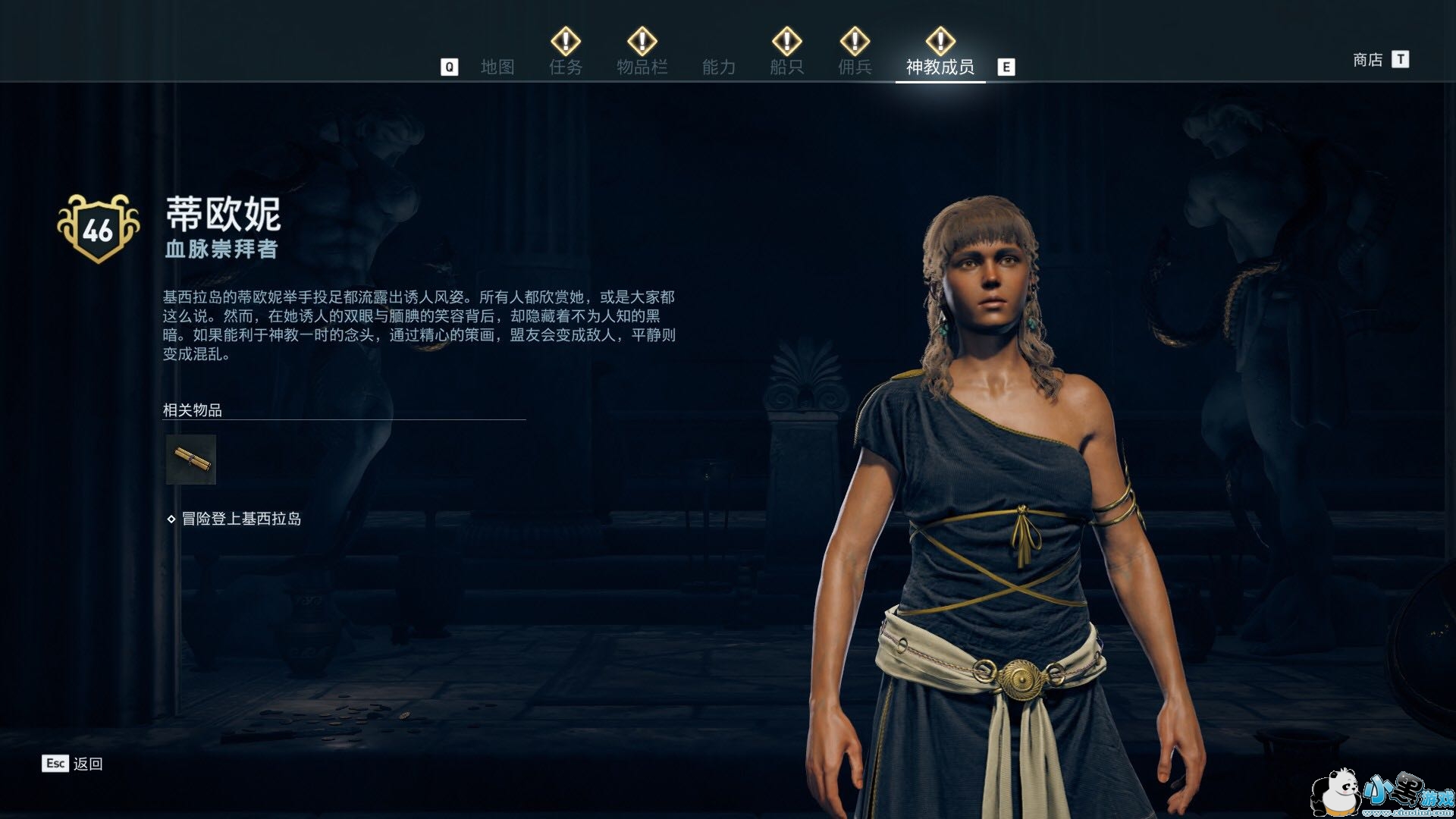Image resolution: width=1456 pixels, height=819 pixels.
Task: Open the 商店 store
Action: click(x=1368, y=59)
